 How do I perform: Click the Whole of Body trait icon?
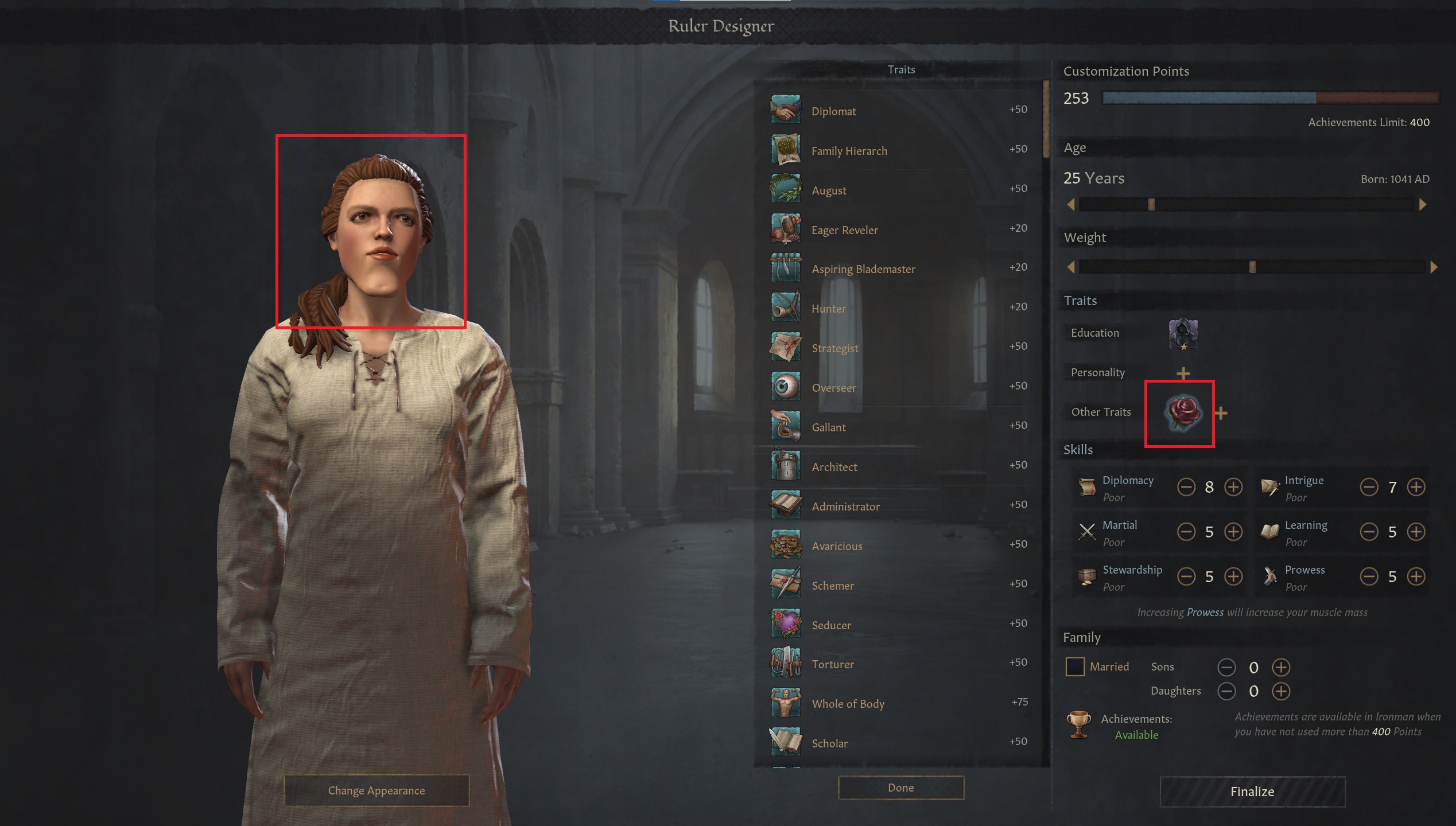click(785, 702)
